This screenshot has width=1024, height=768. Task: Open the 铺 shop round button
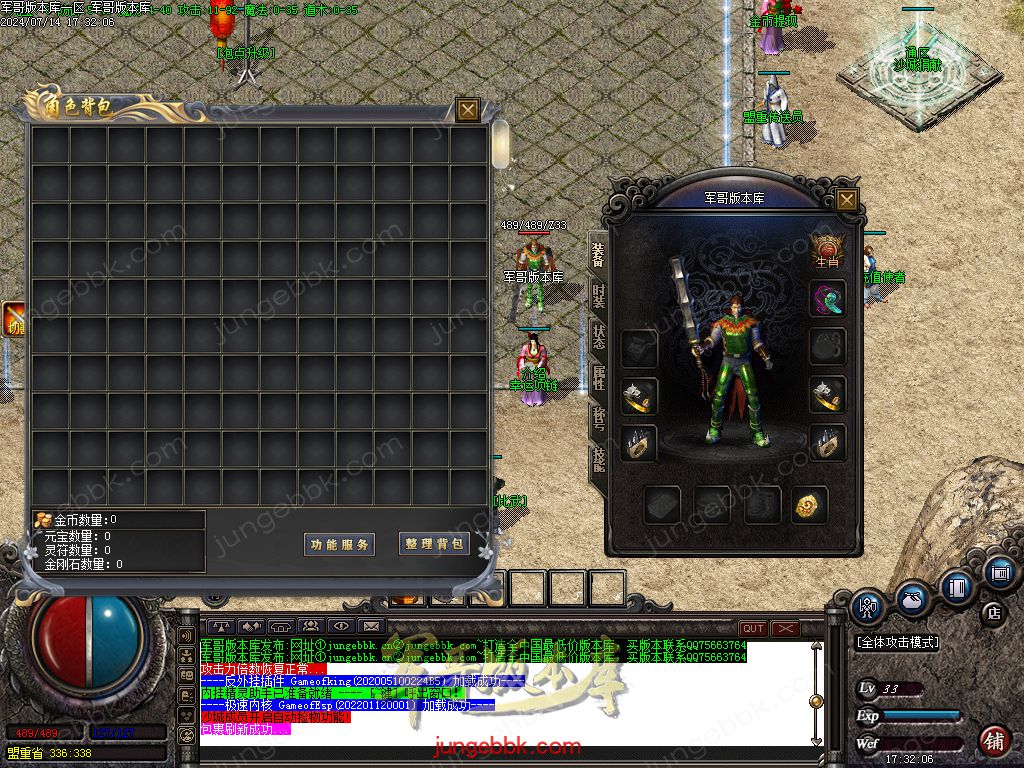click(x=993, y=740)
